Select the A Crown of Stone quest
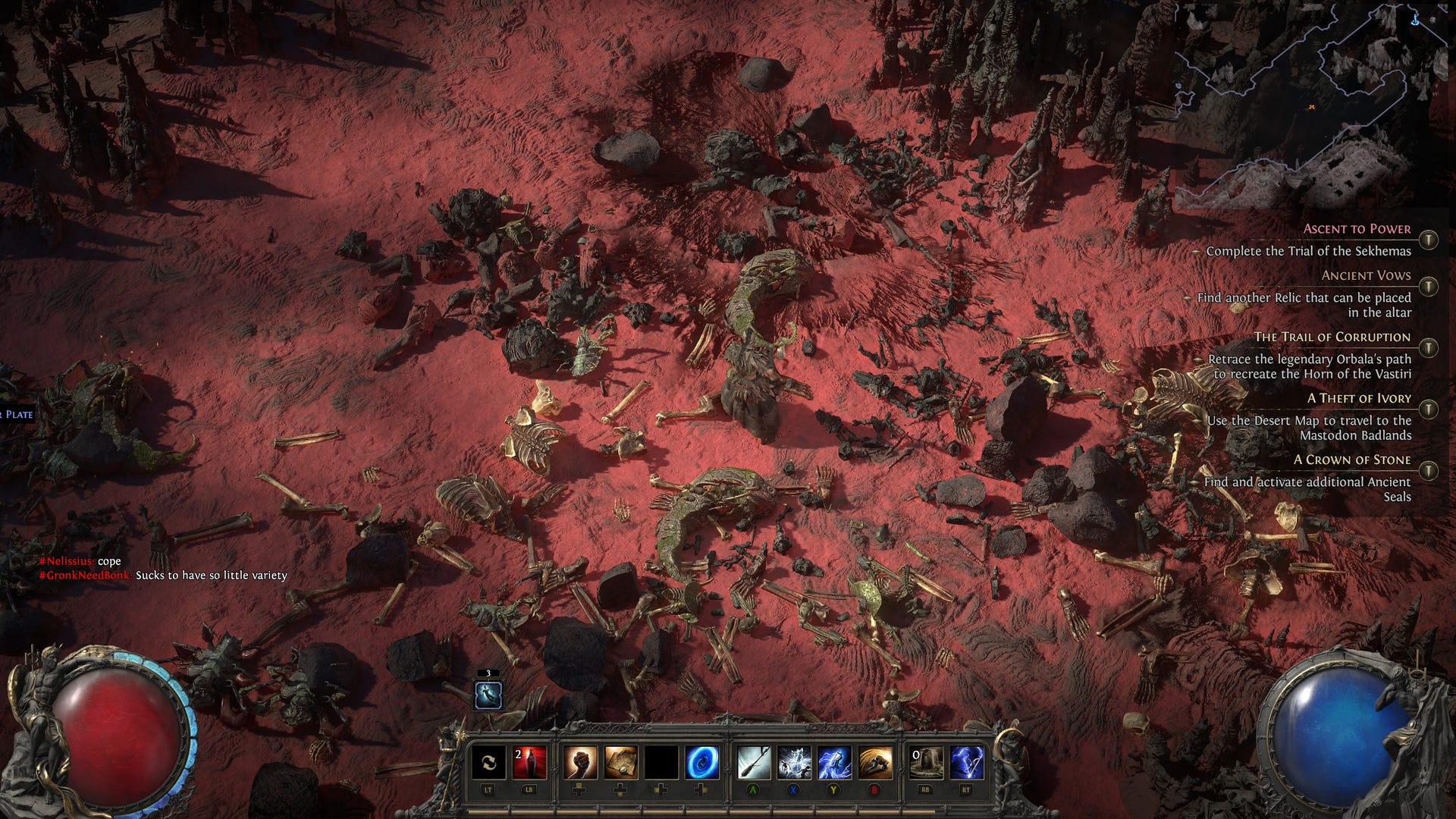 click(x=1352, y=460)
